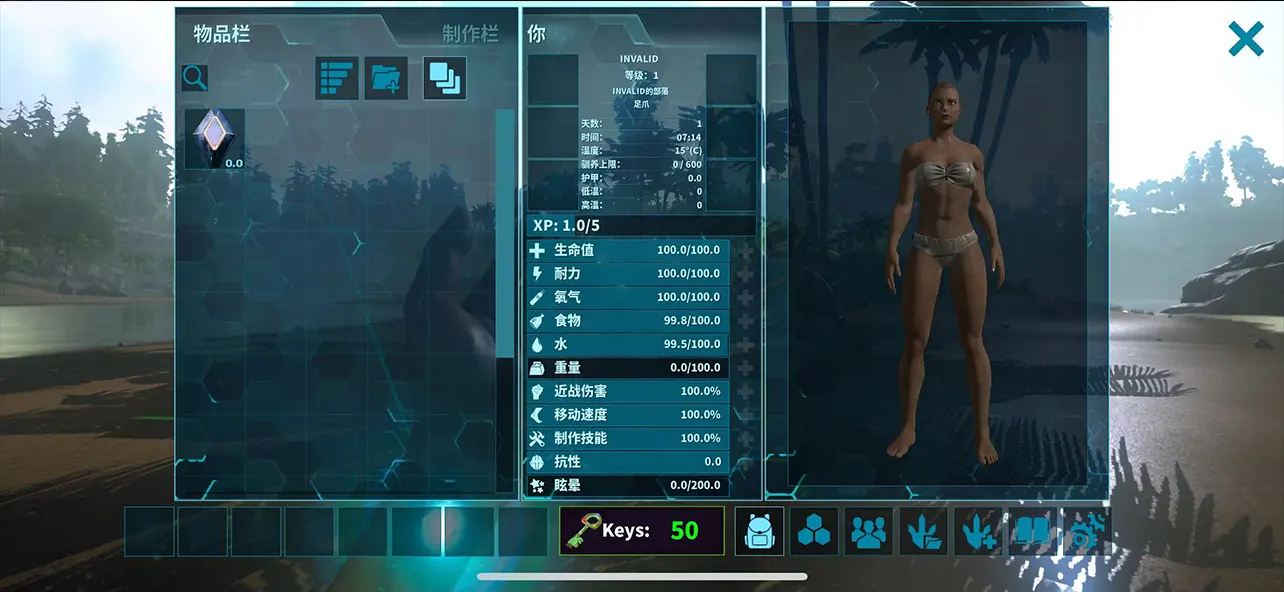The width and height of the screenshot is (1284, 592).
Task: Open the Keys shop counter
Action: [x=641, y=531]
